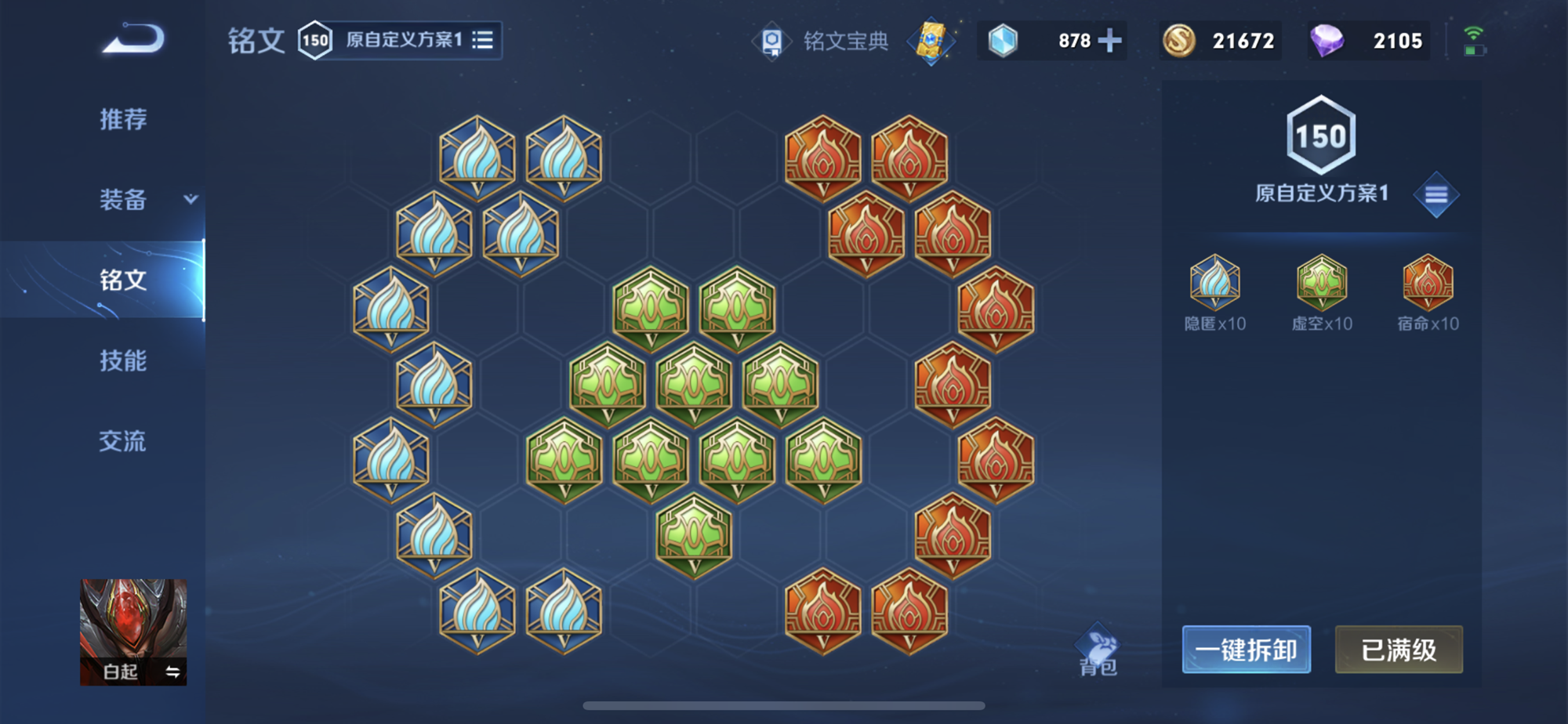Click the purple diamond currency icon

pyautogui.click(x=1327, y=41)
